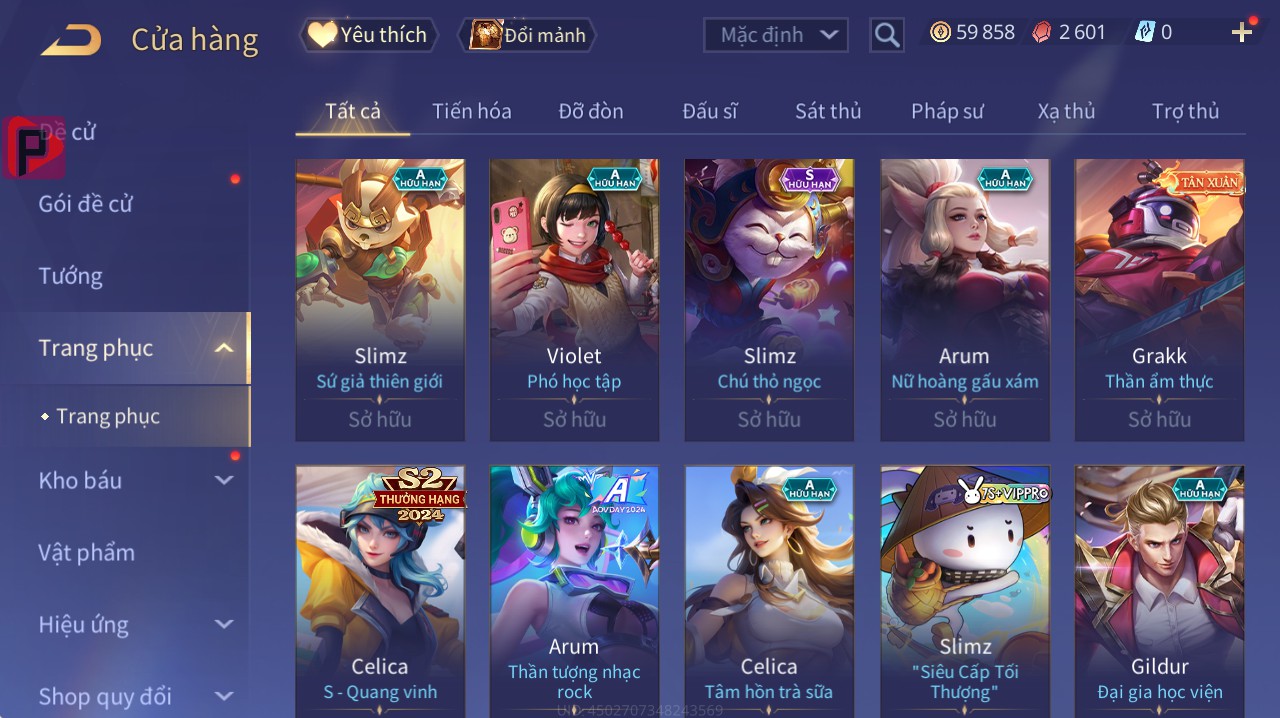Select the Violet Phó học tập skin
Image resolution: width=1280 pixels, height=718 pixels.
point(574,299)
